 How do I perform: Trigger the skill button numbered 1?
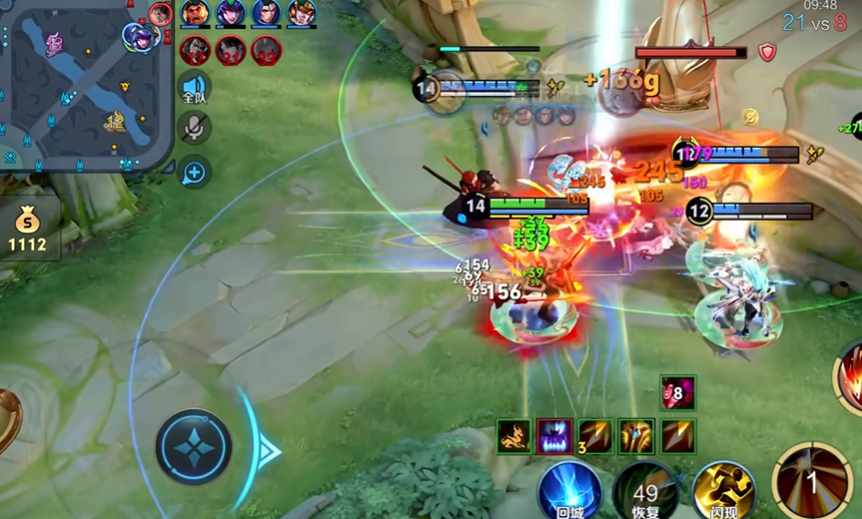[x=812, y=482]
